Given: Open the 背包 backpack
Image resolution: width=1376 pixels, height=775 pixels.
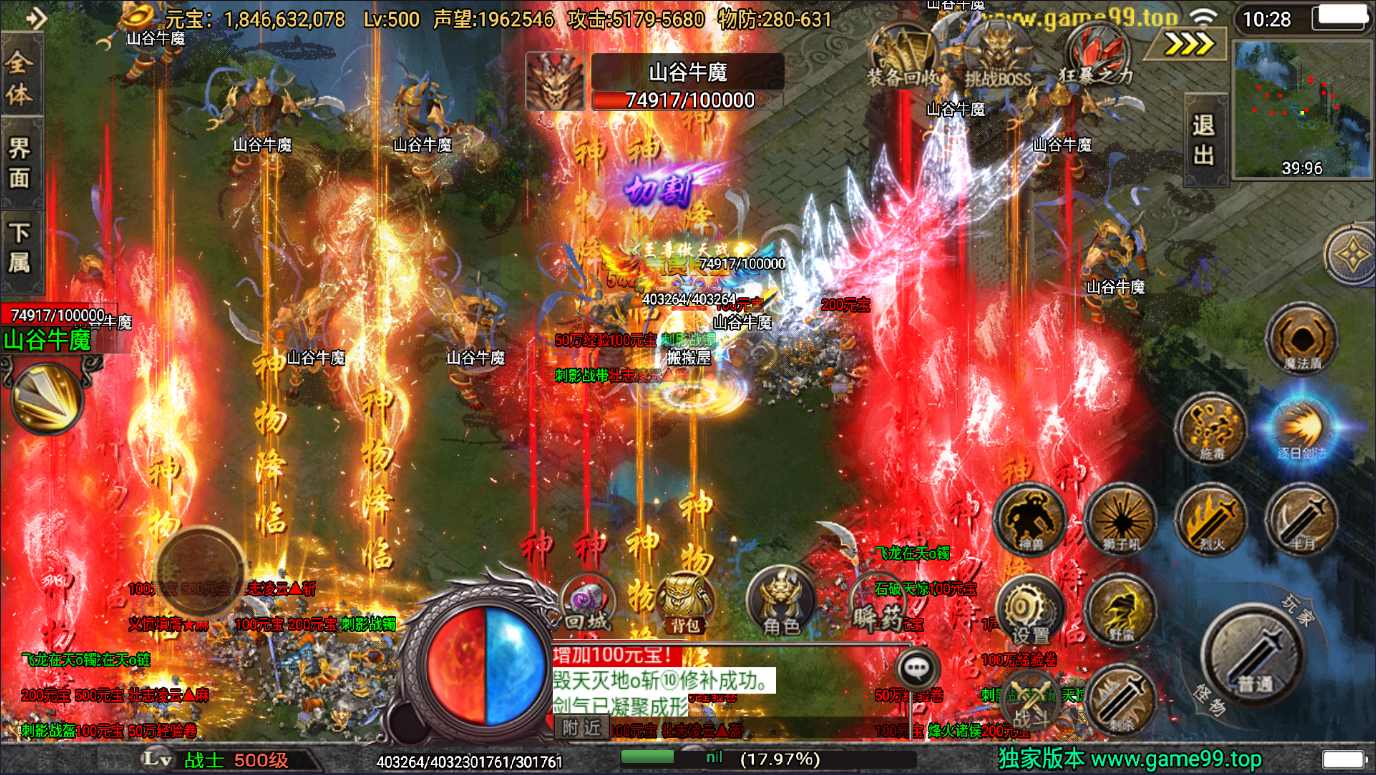Looking at the screenshot, I should 685,602.
